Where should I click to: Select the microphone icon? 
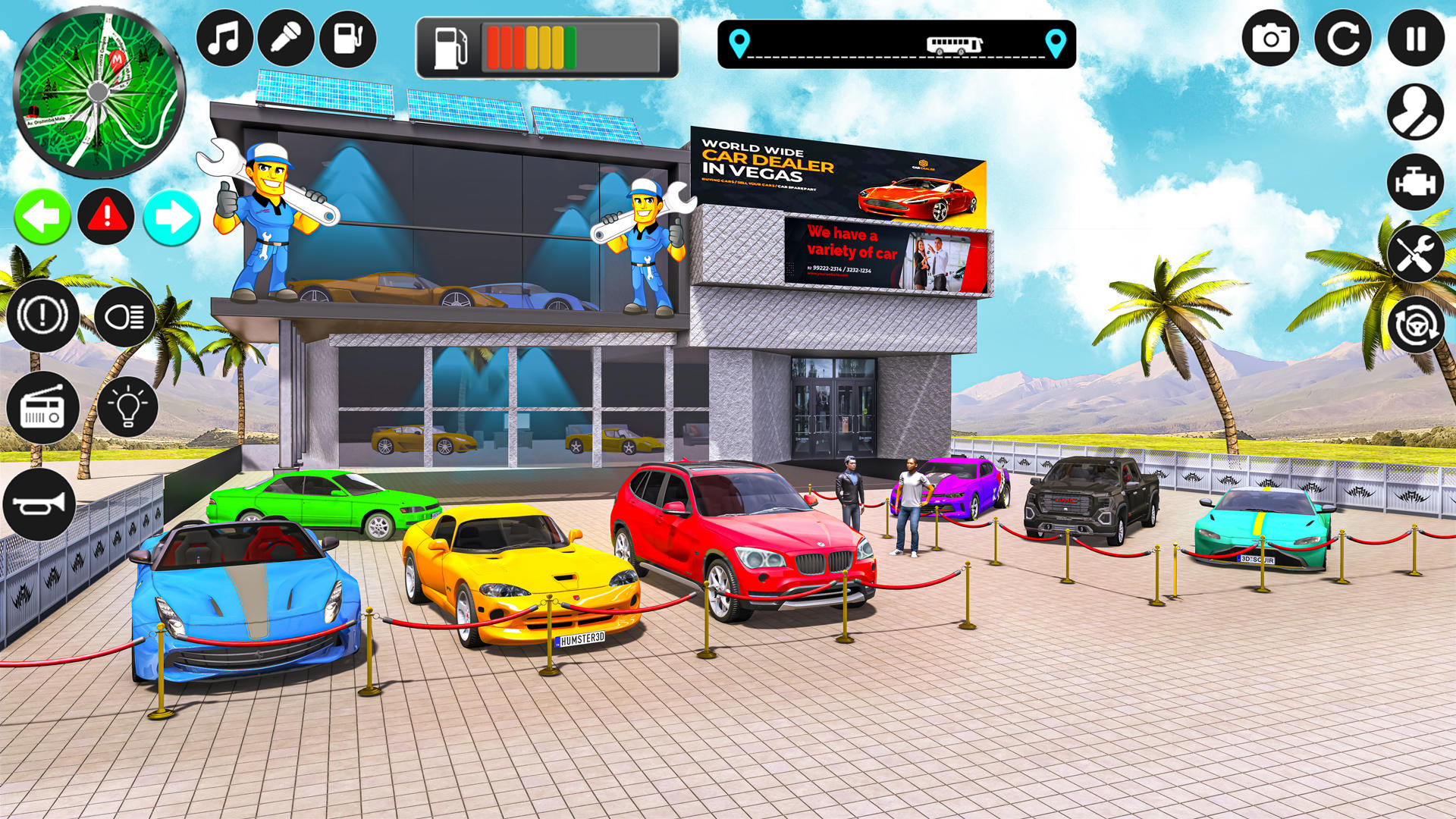(286, 36)
